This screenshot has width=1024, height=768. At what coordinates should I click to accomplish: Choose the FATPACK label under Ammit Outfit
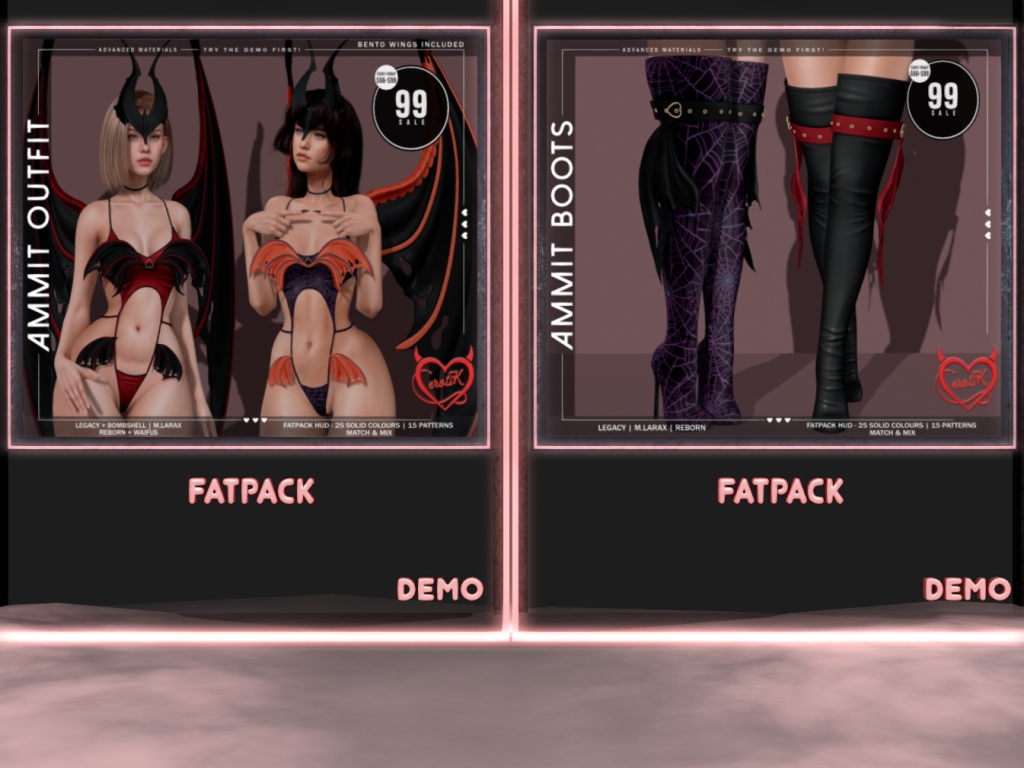coord(251,491)
